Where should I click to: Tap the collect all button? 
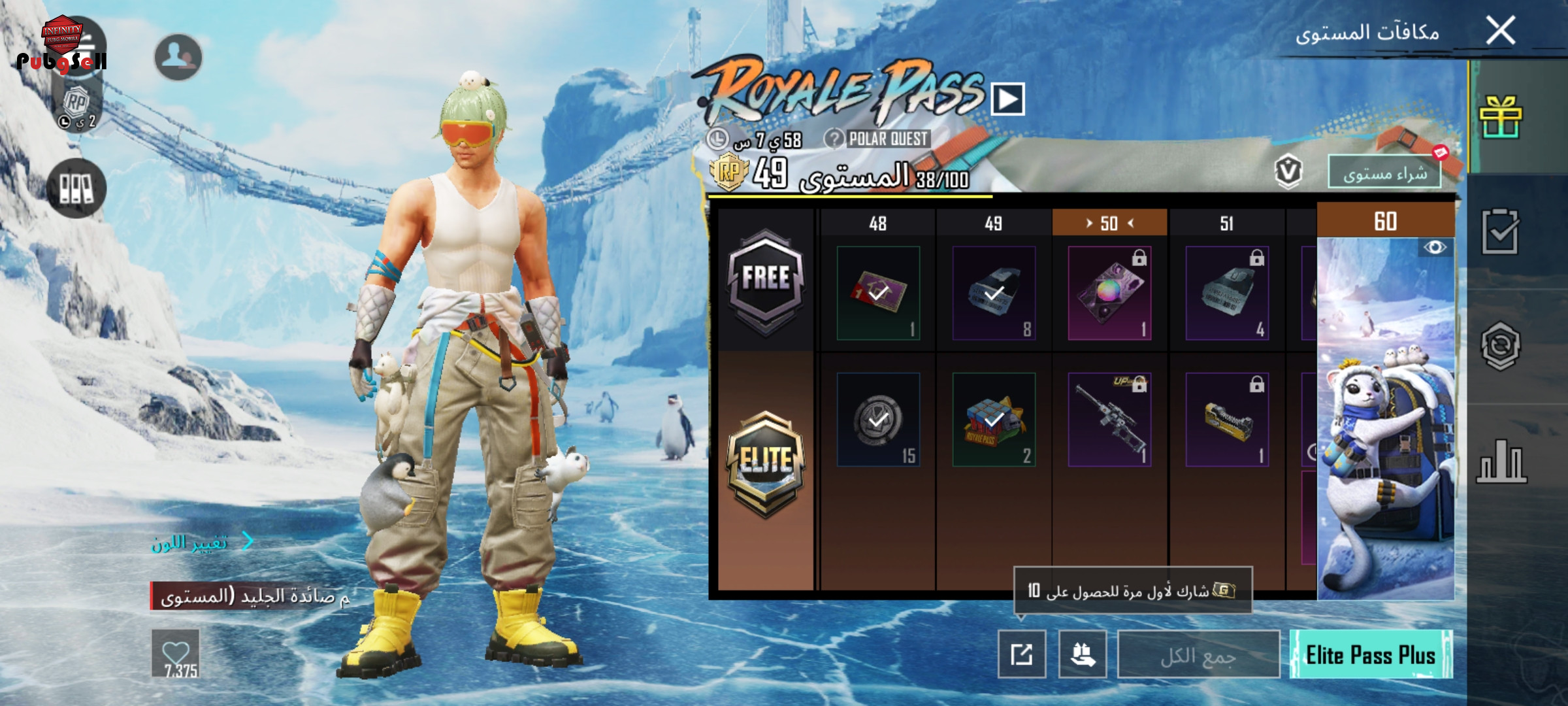click(x=1198, y=654)
